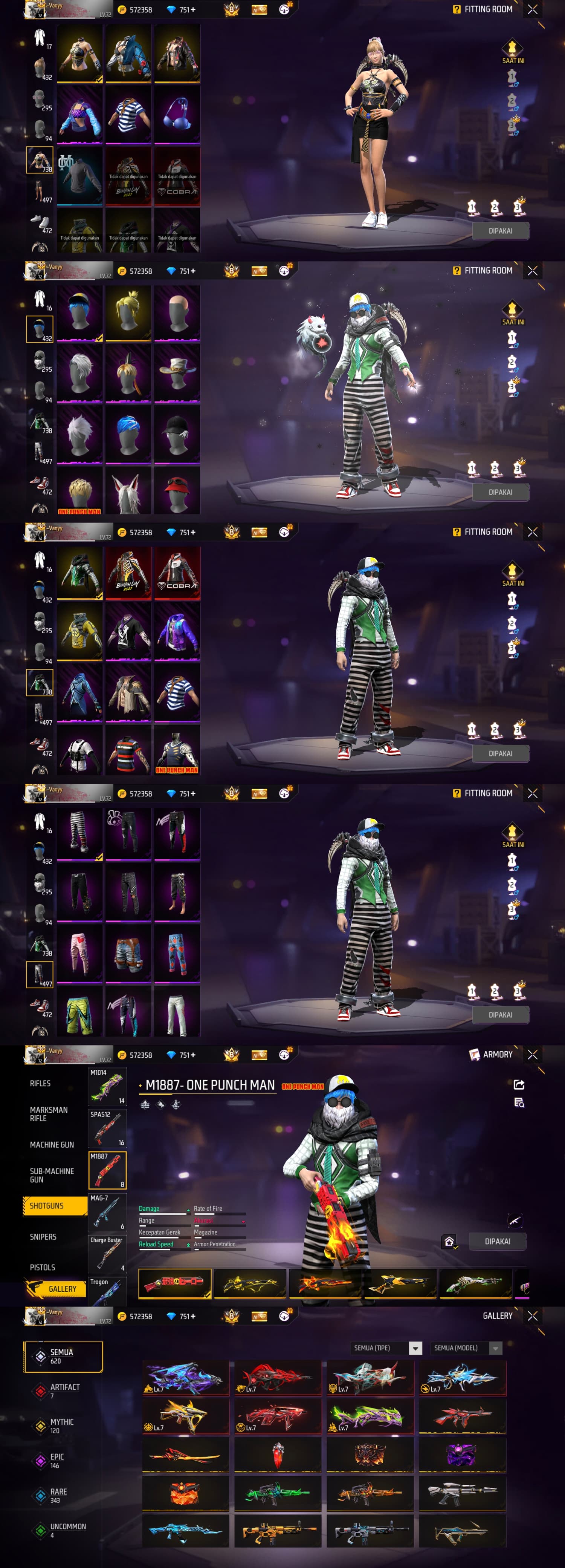Select the Charge Buster weapon entry
This screenshot has height=1568, width=565.
click(x=108, y=1254)
